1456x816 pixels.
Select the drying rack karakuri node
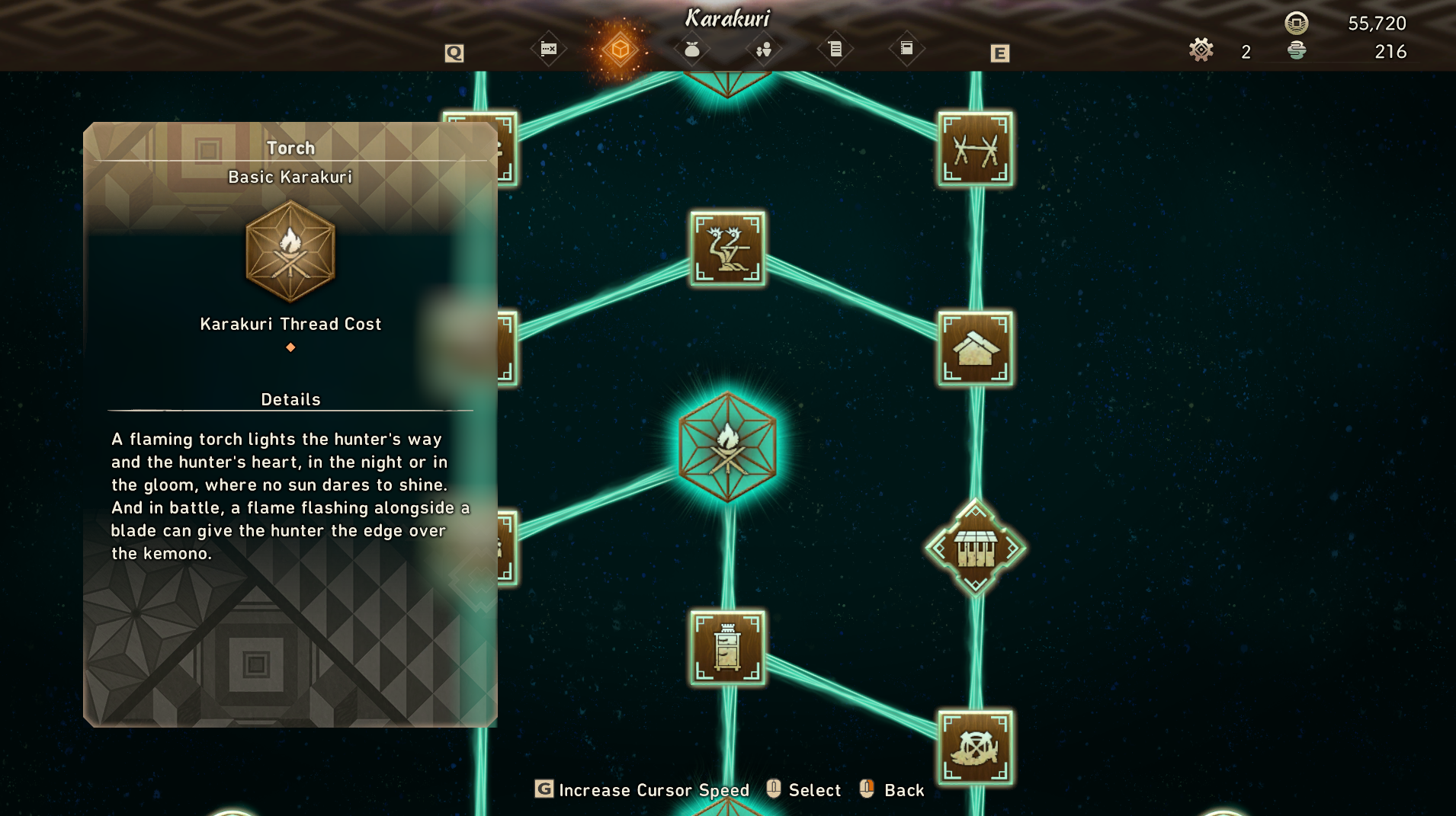(975, 149)
